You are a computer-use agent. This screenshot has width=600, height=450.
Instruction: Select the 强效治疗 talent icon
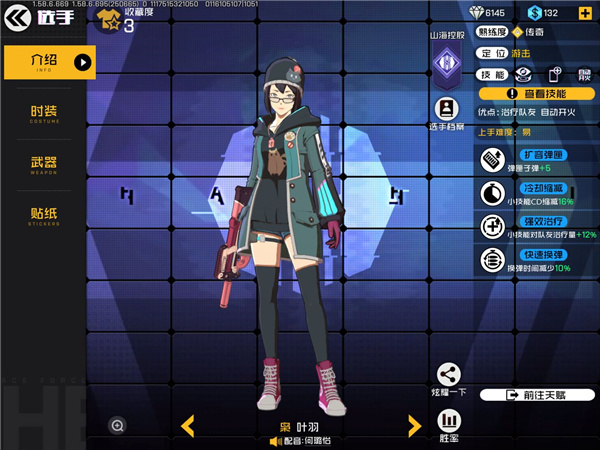tap(491, 227)
